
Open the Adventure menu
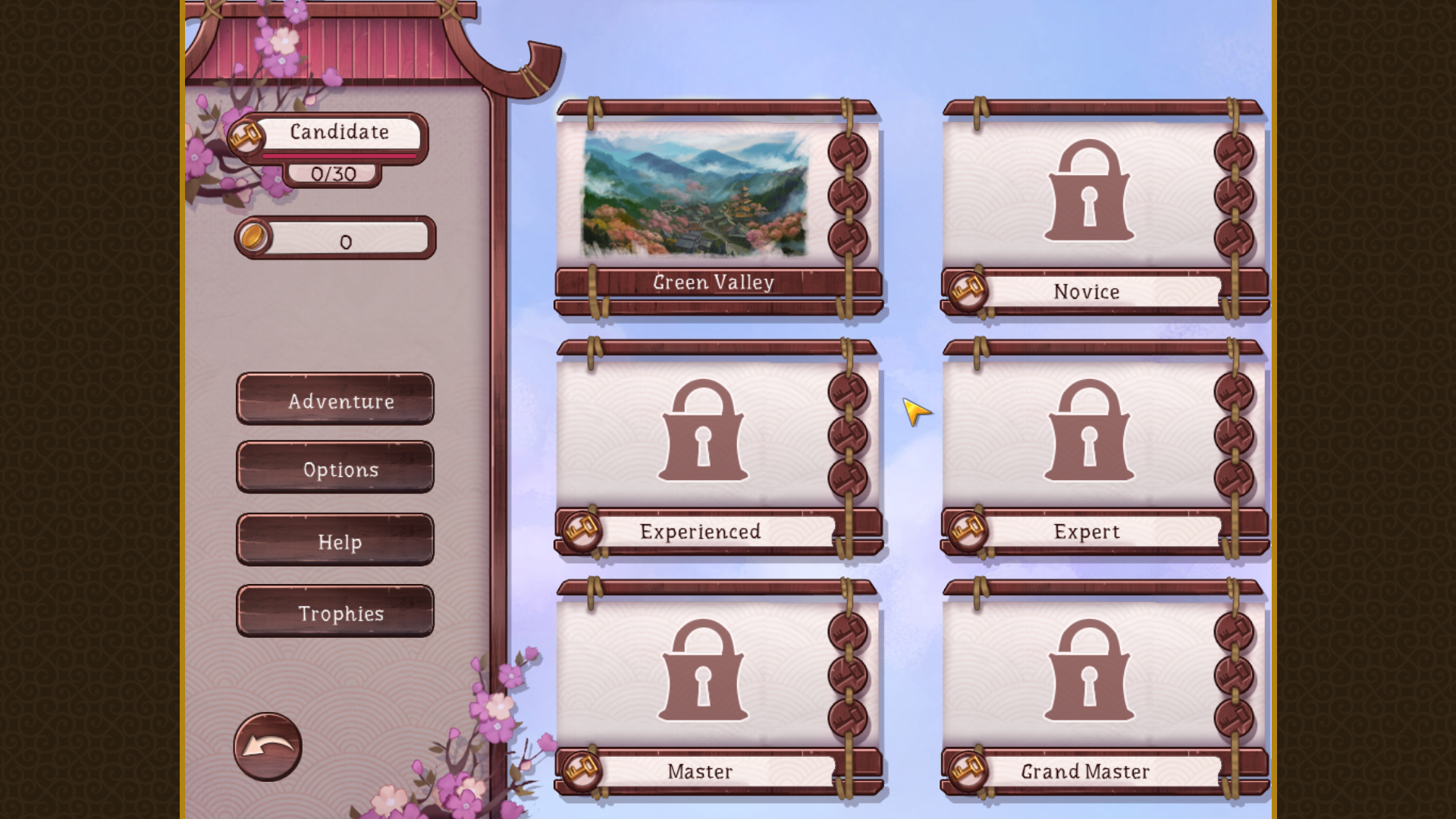click(336, 402)
